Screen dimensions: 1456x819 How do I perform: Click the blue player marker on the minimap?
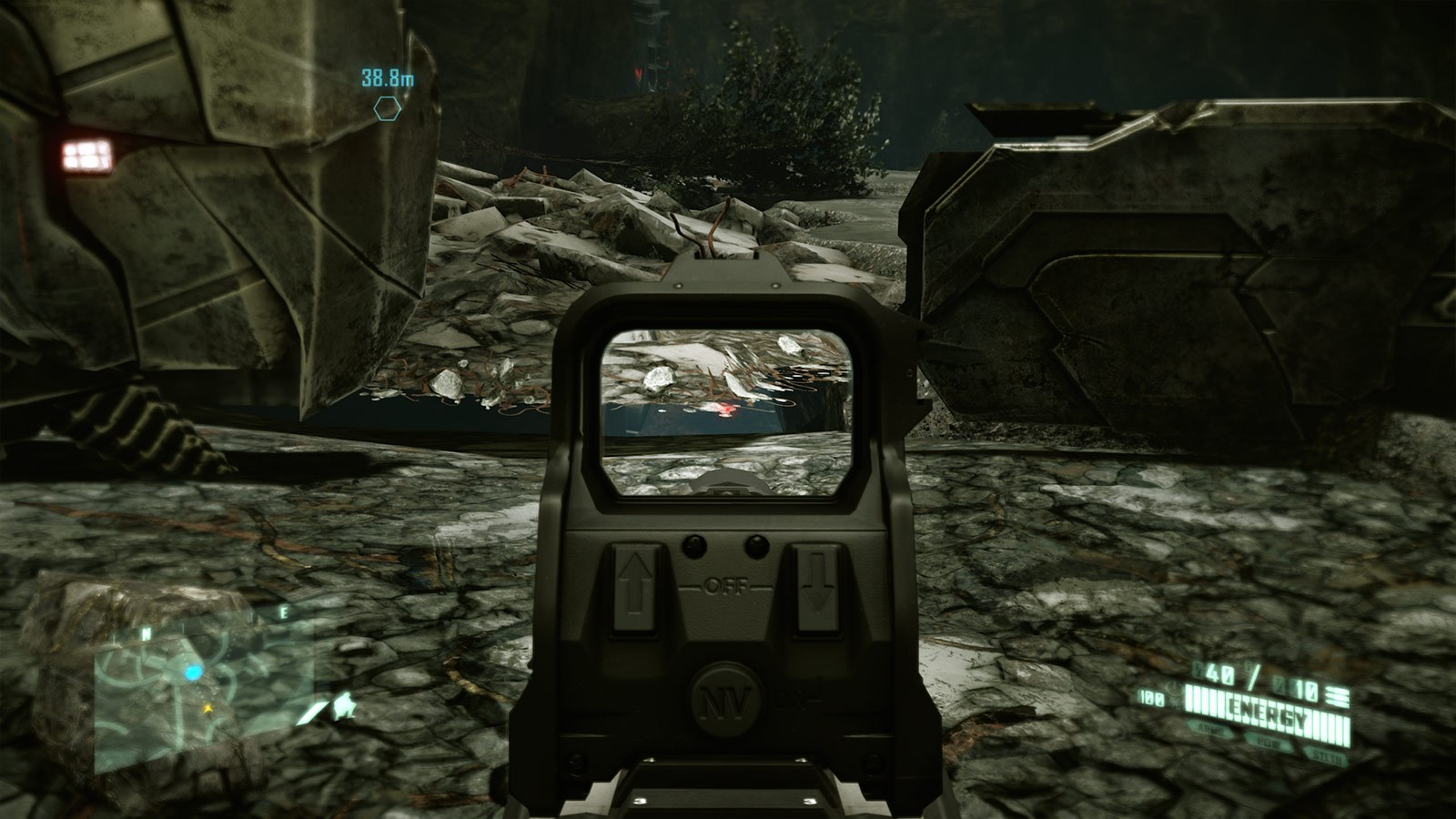coord(193,672)
